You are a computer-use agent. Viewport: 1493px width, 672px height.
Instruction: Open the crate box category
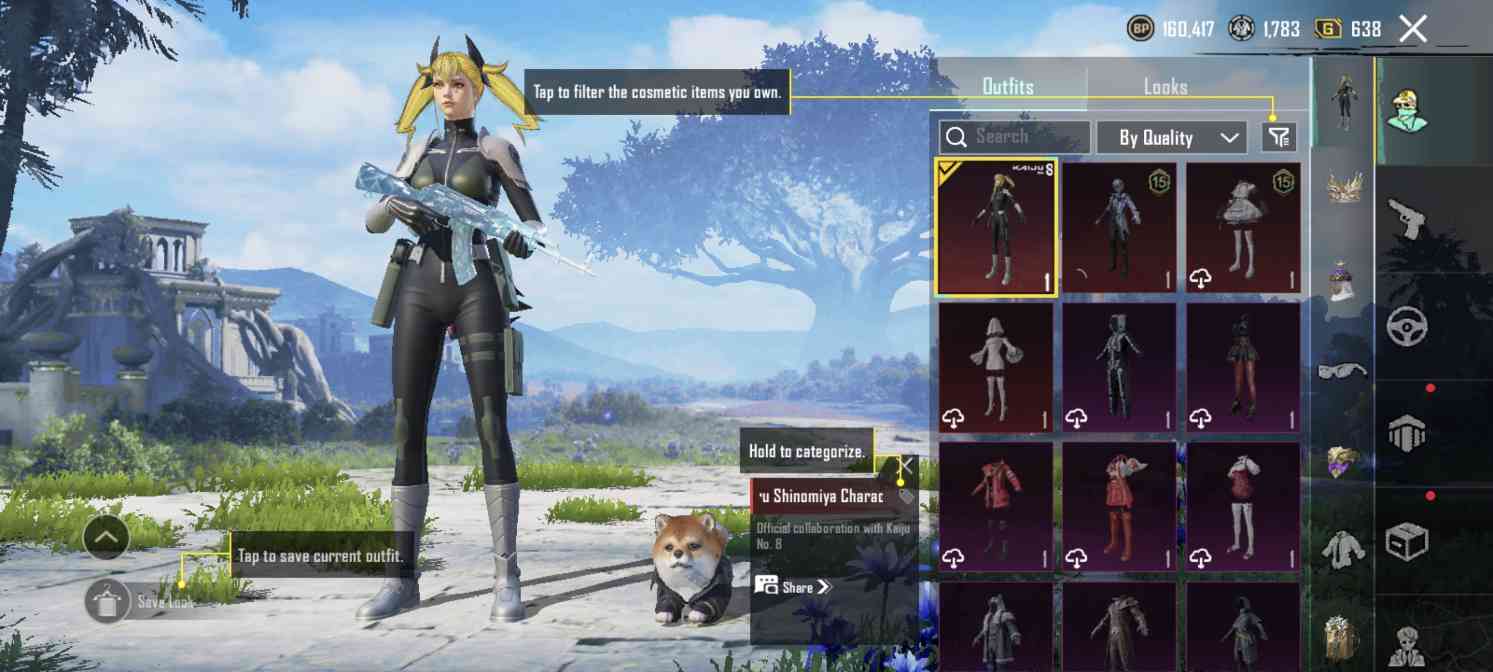tap(1407, 541)
